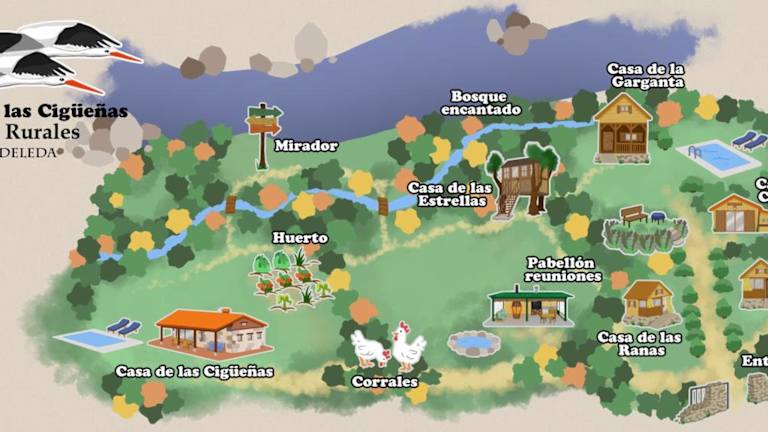Screen dimensions: 768x432
Task: Select the Corrales chickens marker
Action: point(388,347)
